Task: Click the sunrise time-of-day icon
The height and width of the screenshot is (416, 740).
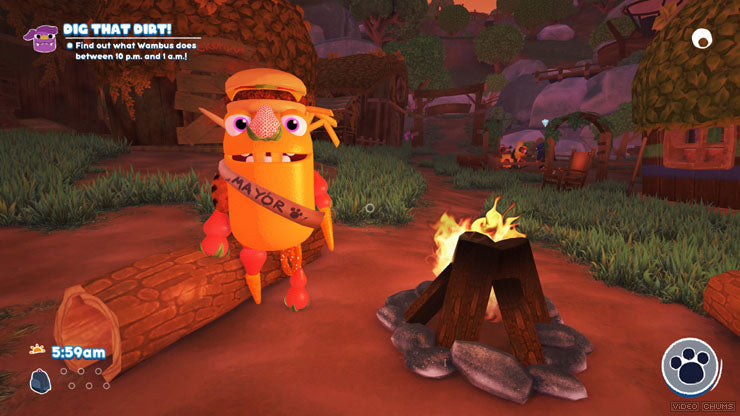Action: [x=38, y=351]
